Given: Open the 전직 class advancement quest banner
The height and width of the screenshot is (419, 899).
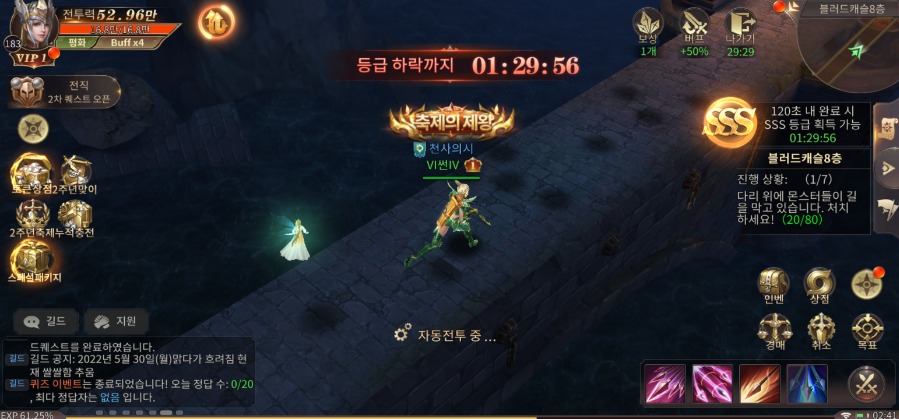Looking at the screenshot, I should 65,92.
